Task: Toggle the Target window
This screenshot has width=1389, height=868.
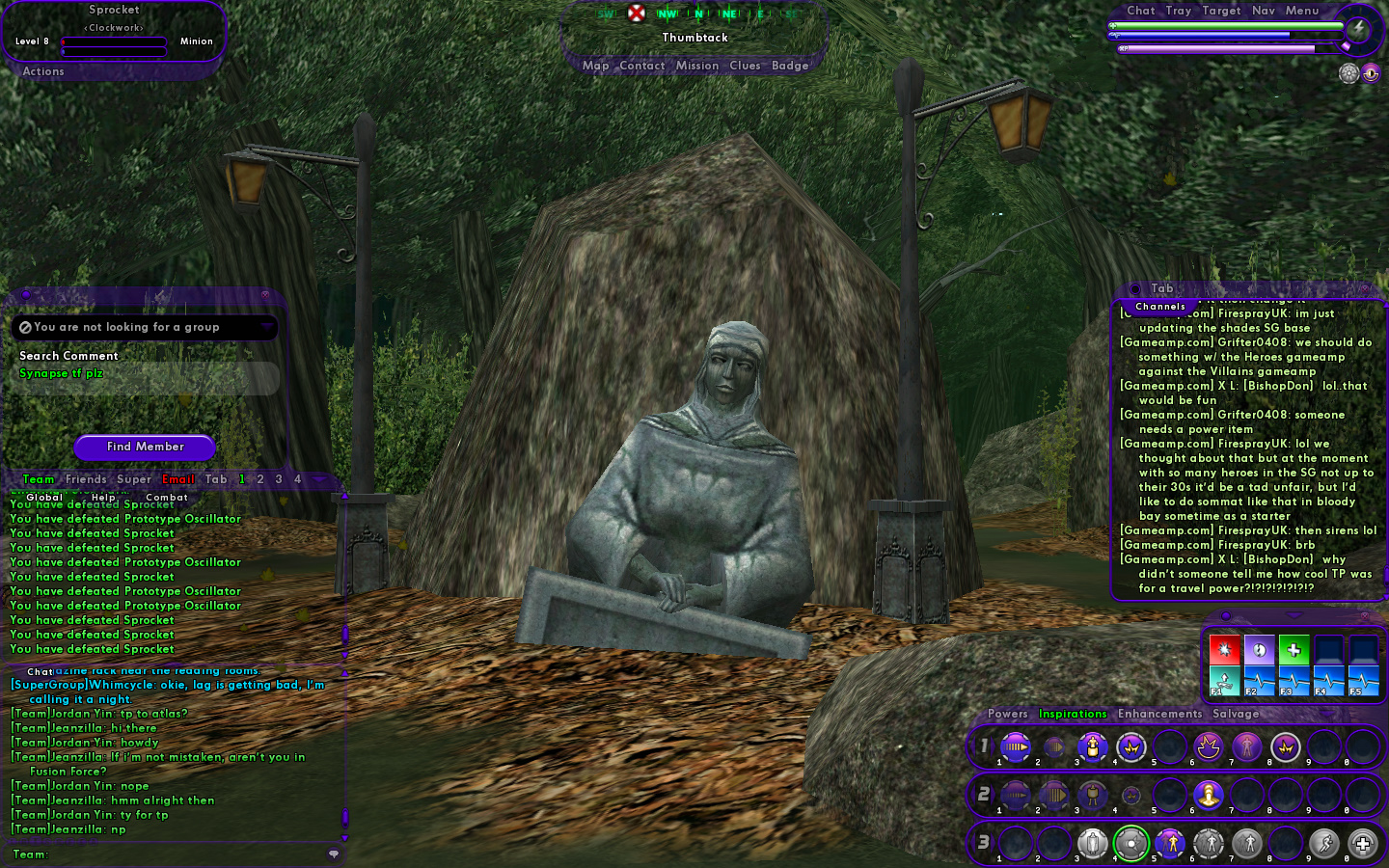Action: tap(1221, 11)
